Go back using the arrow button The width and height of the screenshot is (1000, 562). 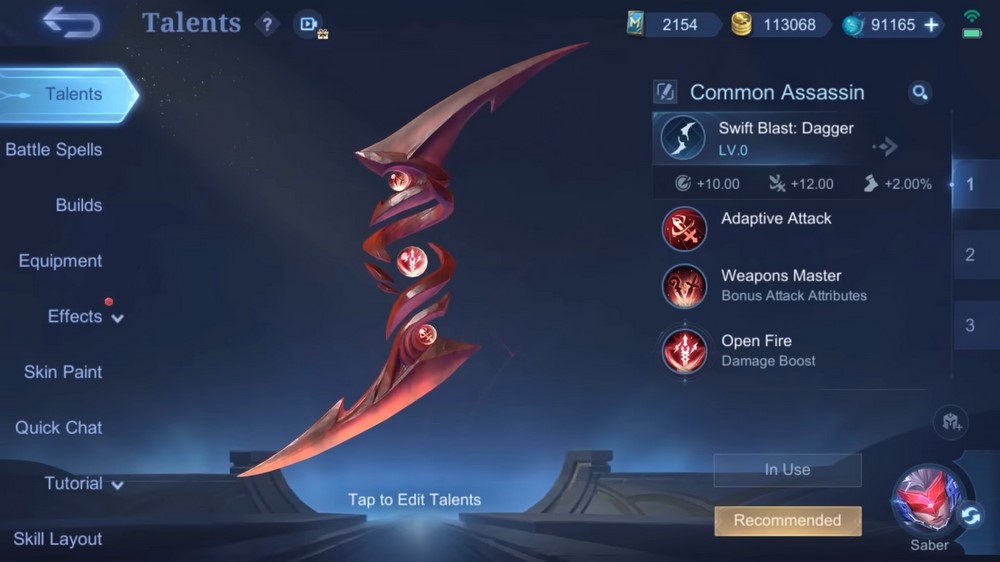point(71,22)
